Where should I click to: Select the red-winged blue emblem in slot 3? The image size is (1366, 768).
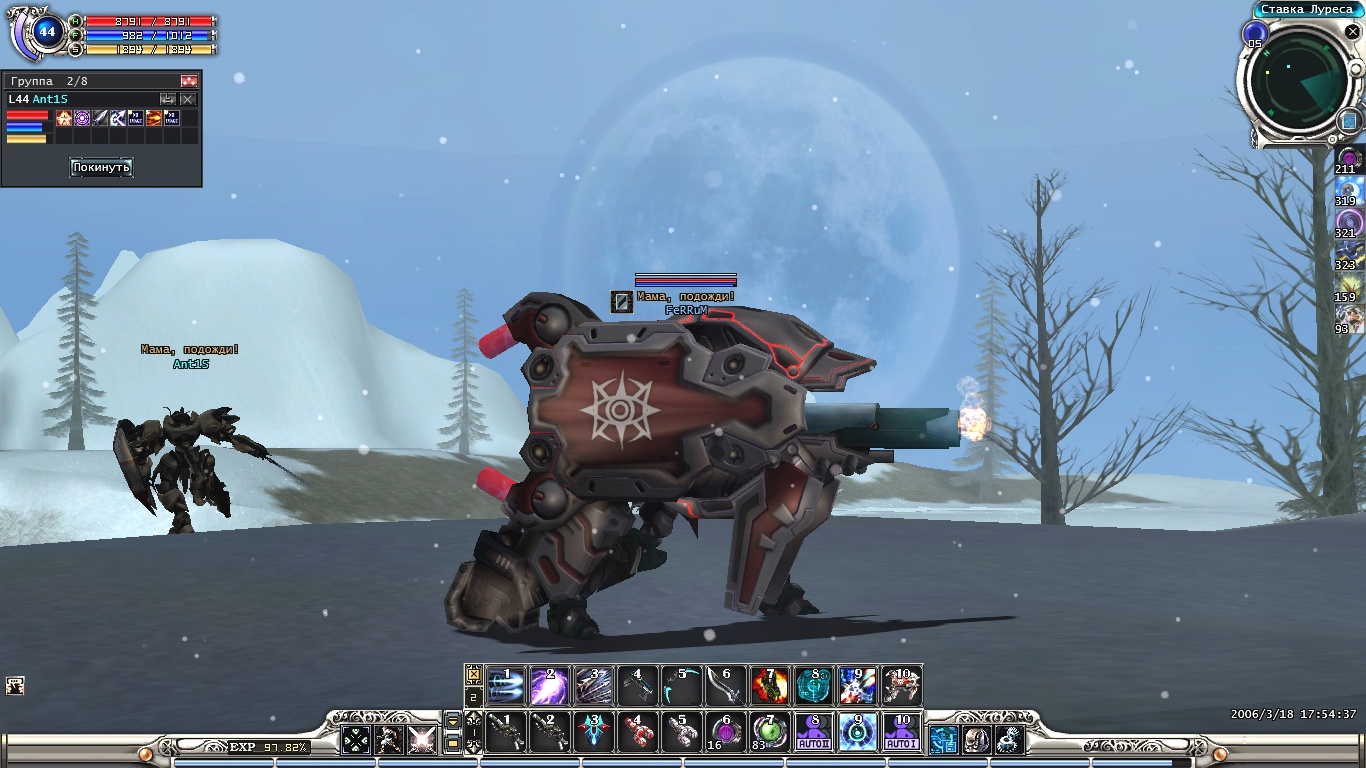(x=593, y=733)
